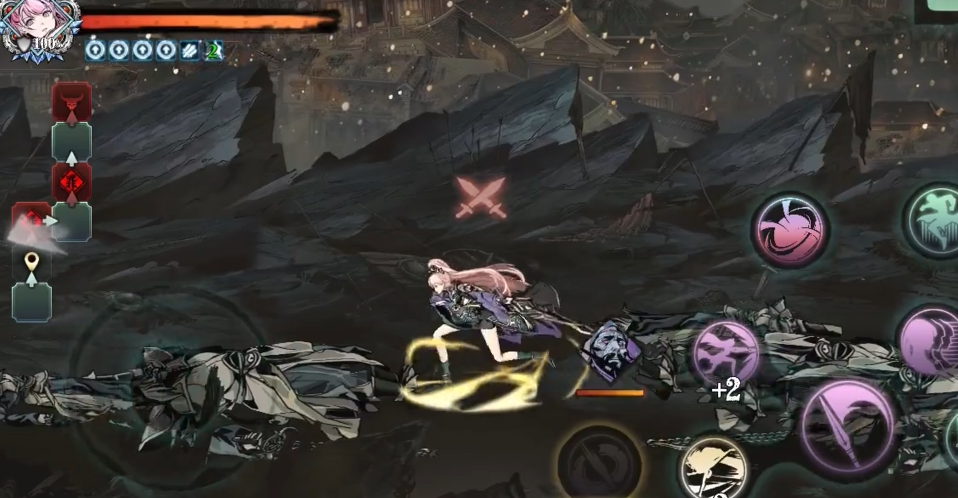Click the green number 2 buff icon
The width and height of the screenshot is (958, 498).
pos(213,50)
